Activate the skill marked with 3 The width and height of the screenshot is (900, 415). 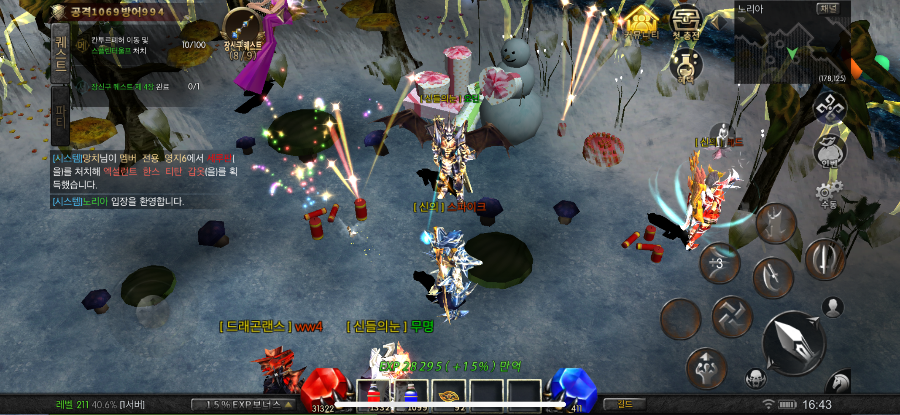coord(718,263)
